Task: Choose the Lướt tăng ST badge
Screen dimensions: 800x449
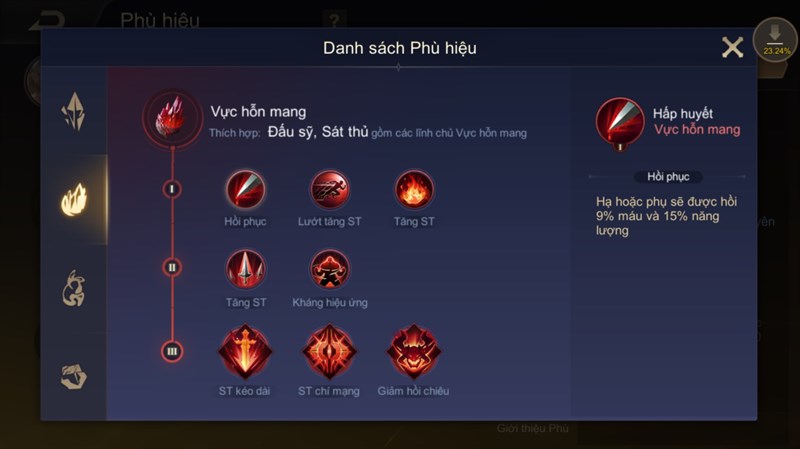Action: 329,189
